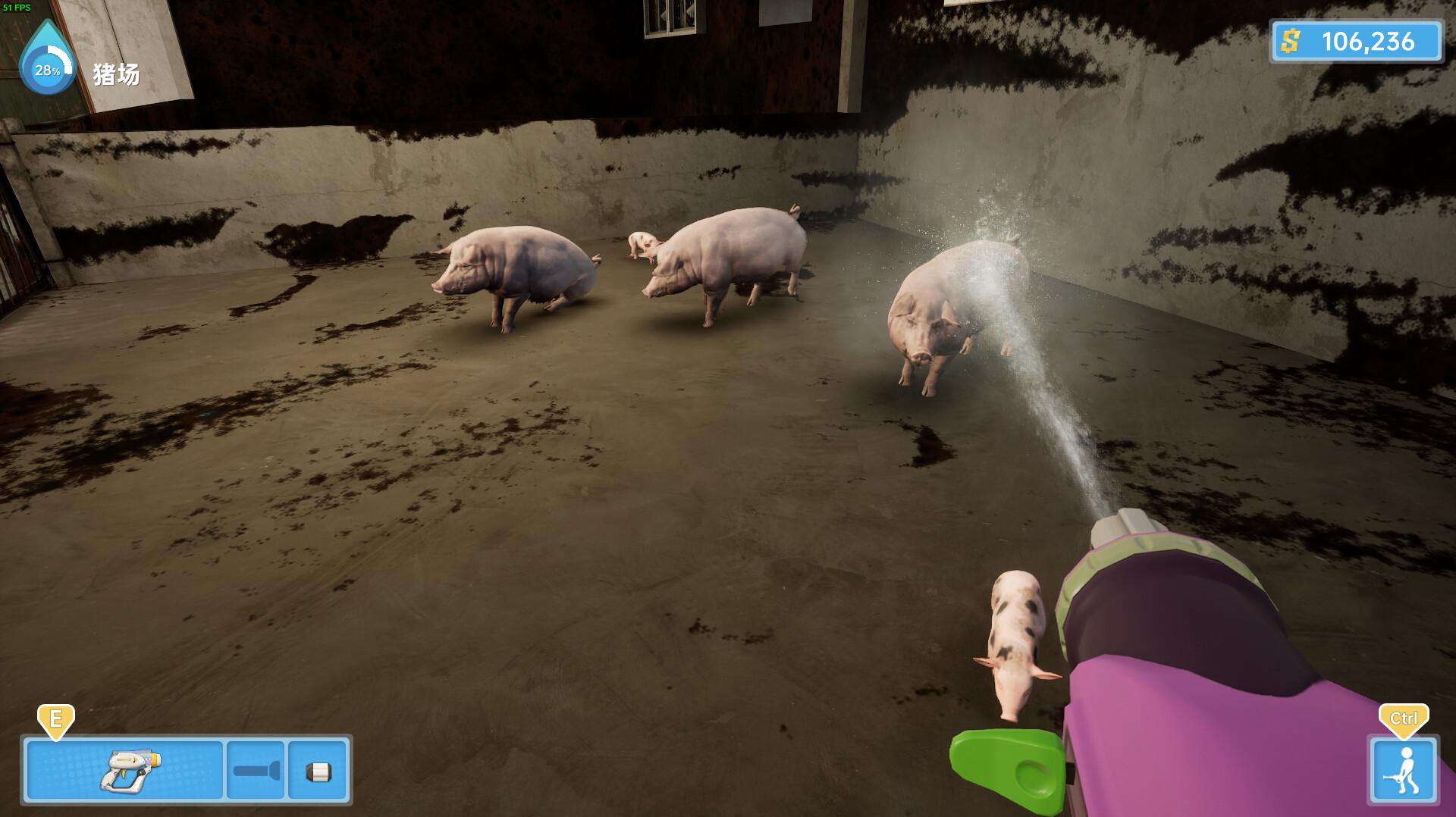Select the power washer gun slot
The height and width of the screenshot is (817, 1456).
point(125,770)
